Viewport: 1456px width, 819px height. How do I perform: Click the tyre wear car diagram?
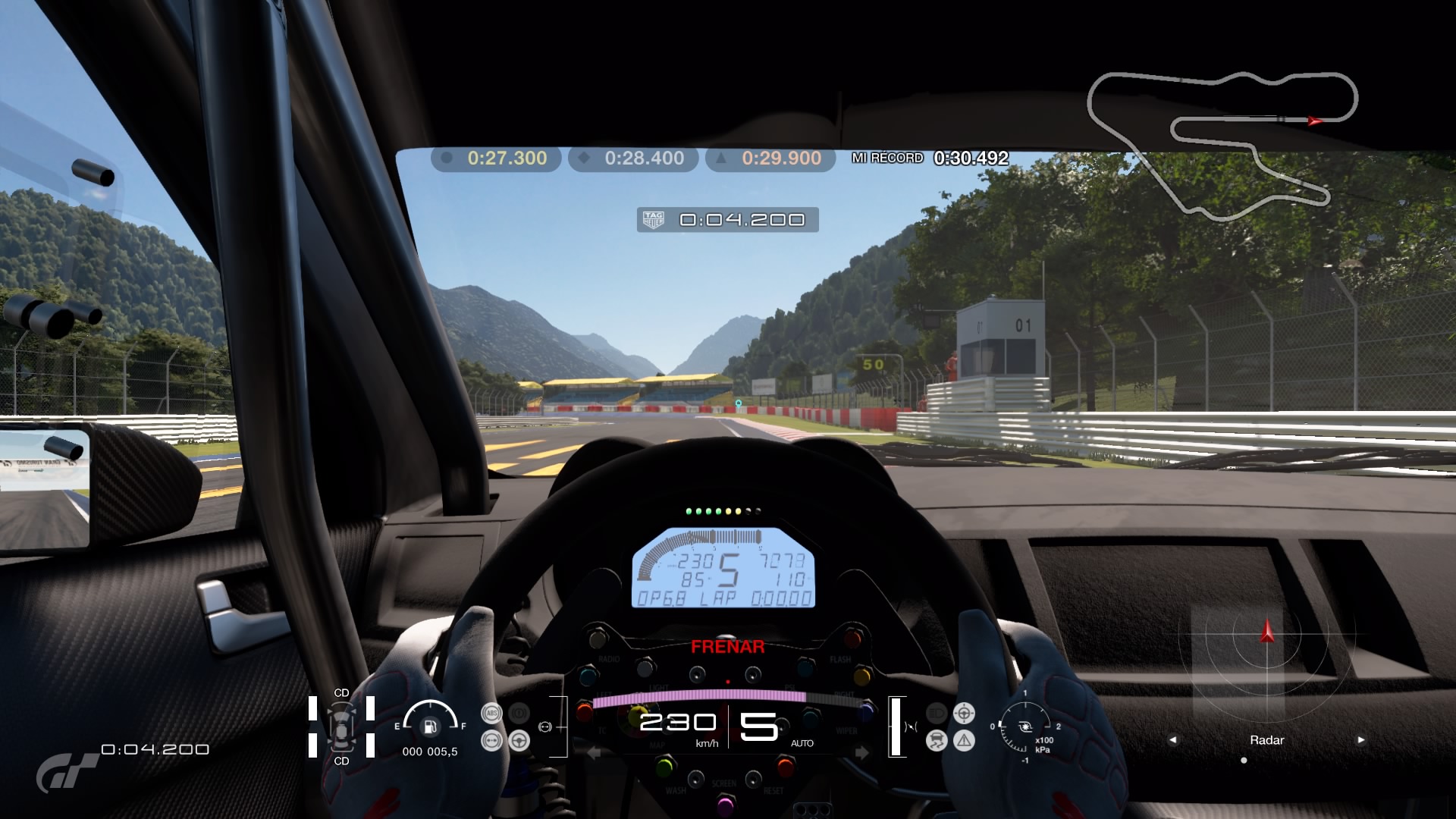coord(341,726)
